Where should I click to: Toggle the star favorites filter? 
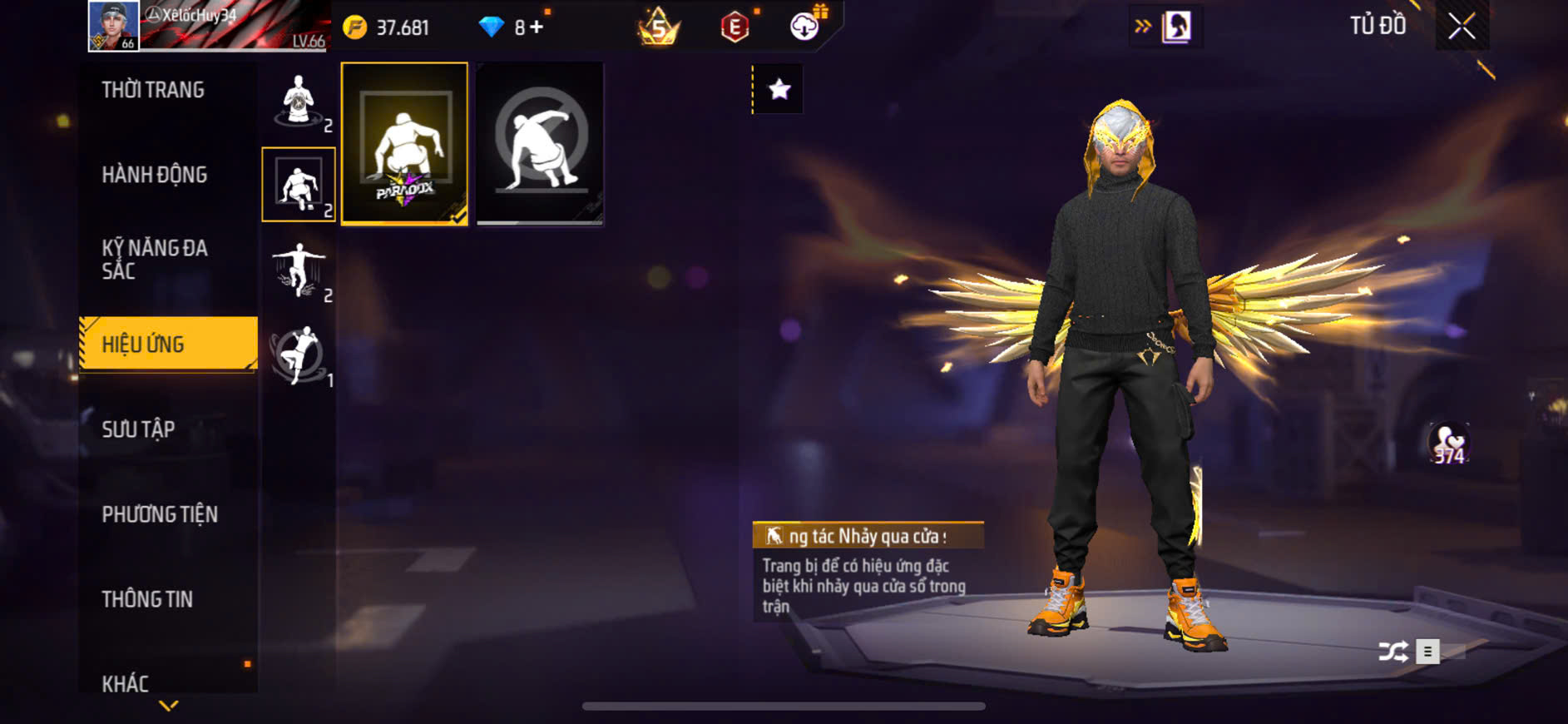[779, 89]
